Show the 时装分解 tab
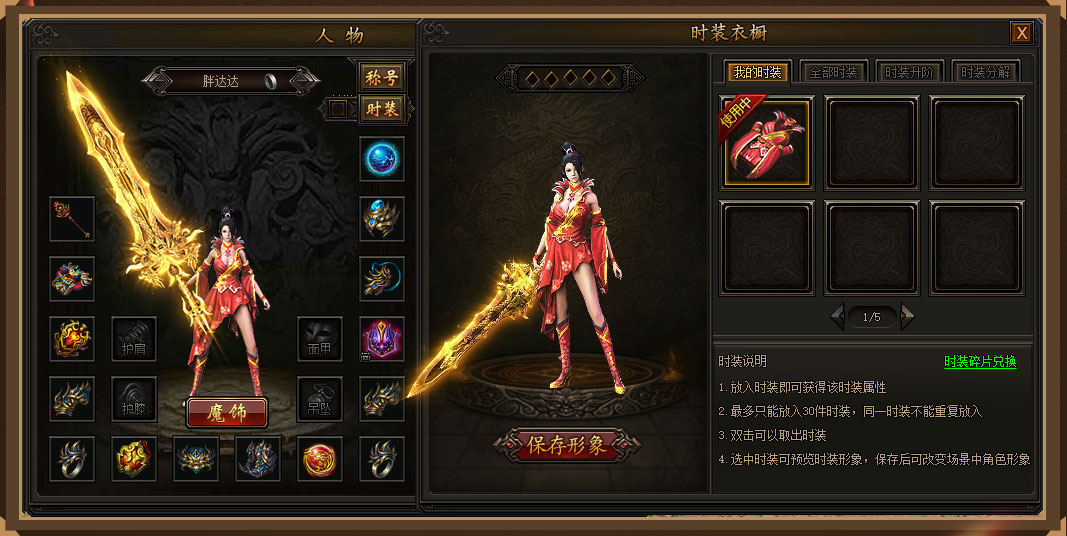The height and width of the screenshot is (536, 1067). pyautogui.click(x=986, y=72)
